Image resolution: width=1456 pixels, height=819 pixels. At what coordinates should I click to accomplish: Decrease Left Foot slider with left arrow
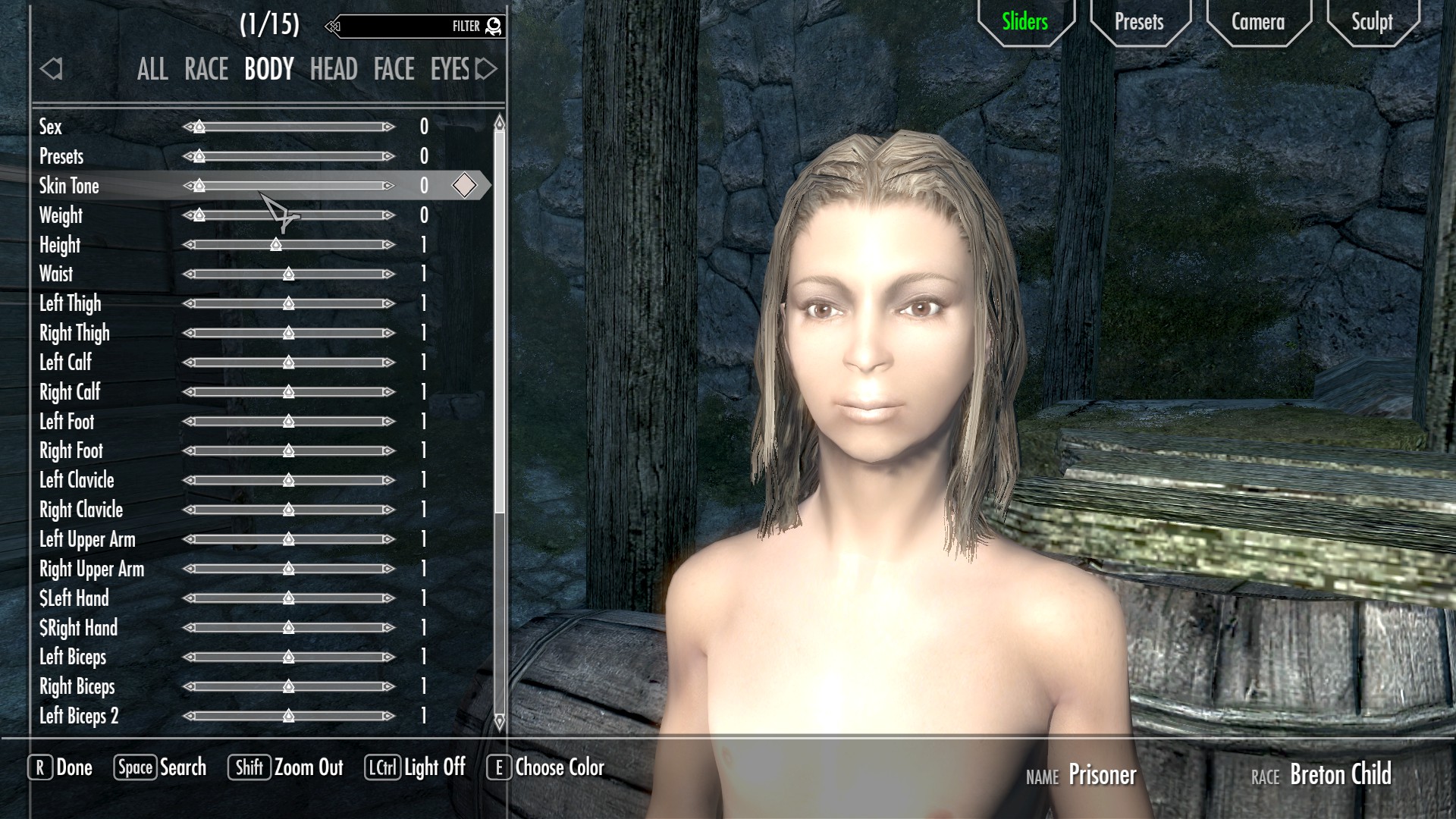[189, 422]
